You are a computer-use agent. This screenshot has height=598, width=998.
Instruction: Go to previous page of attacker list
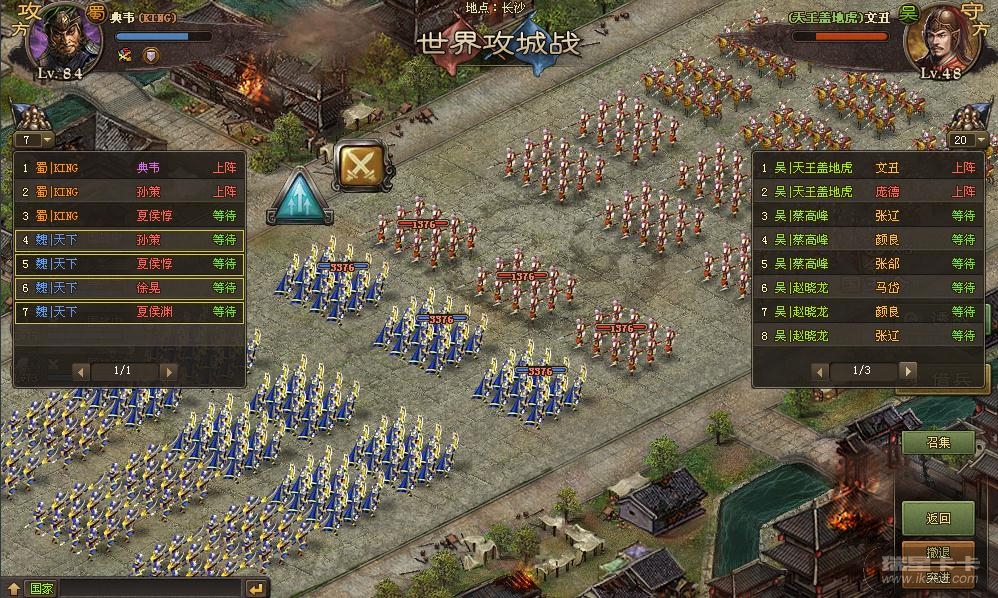80,371
